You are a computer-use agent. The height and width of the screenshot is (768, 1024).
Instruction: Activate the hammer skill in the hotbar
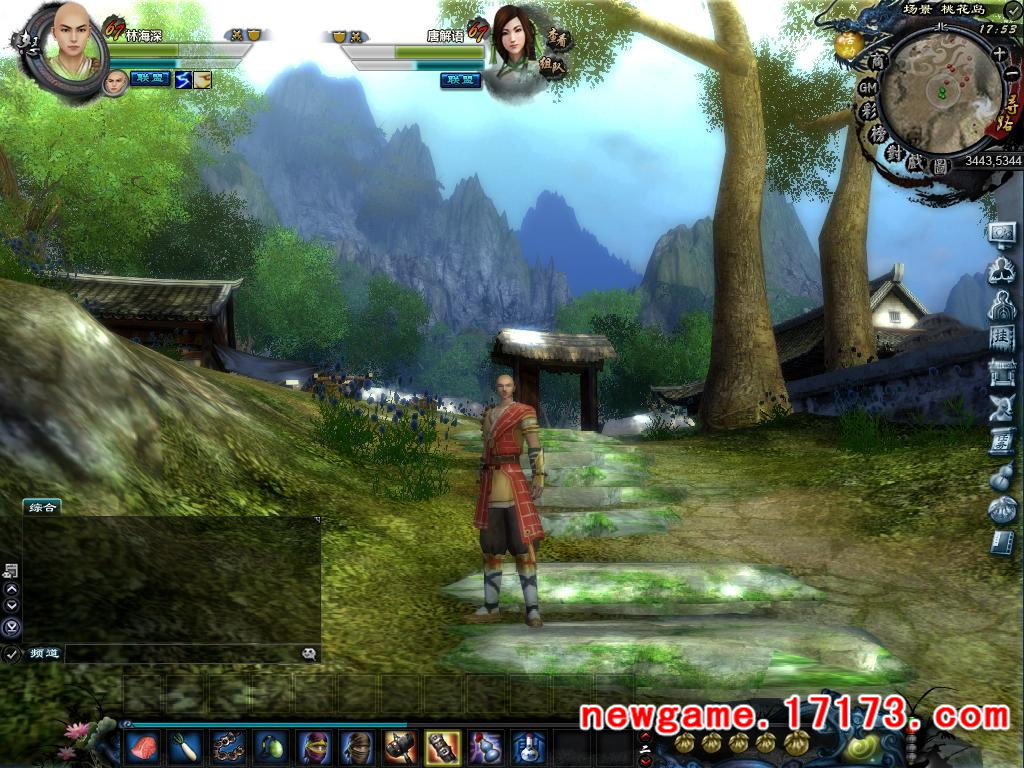[399, 746]
